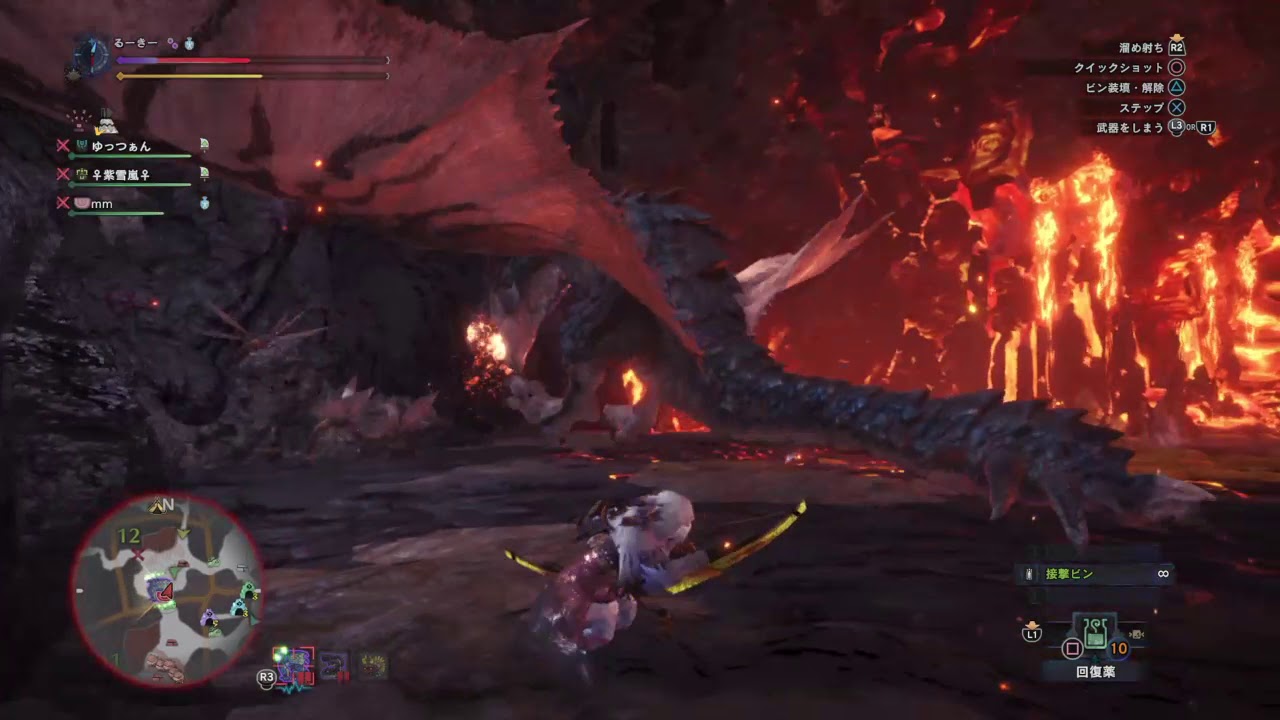Image resolution: width=1280 pixels, height=720 pixels.
Task: Choose the 接撃ビン coating entry
Action: (x=1092, y=574)
